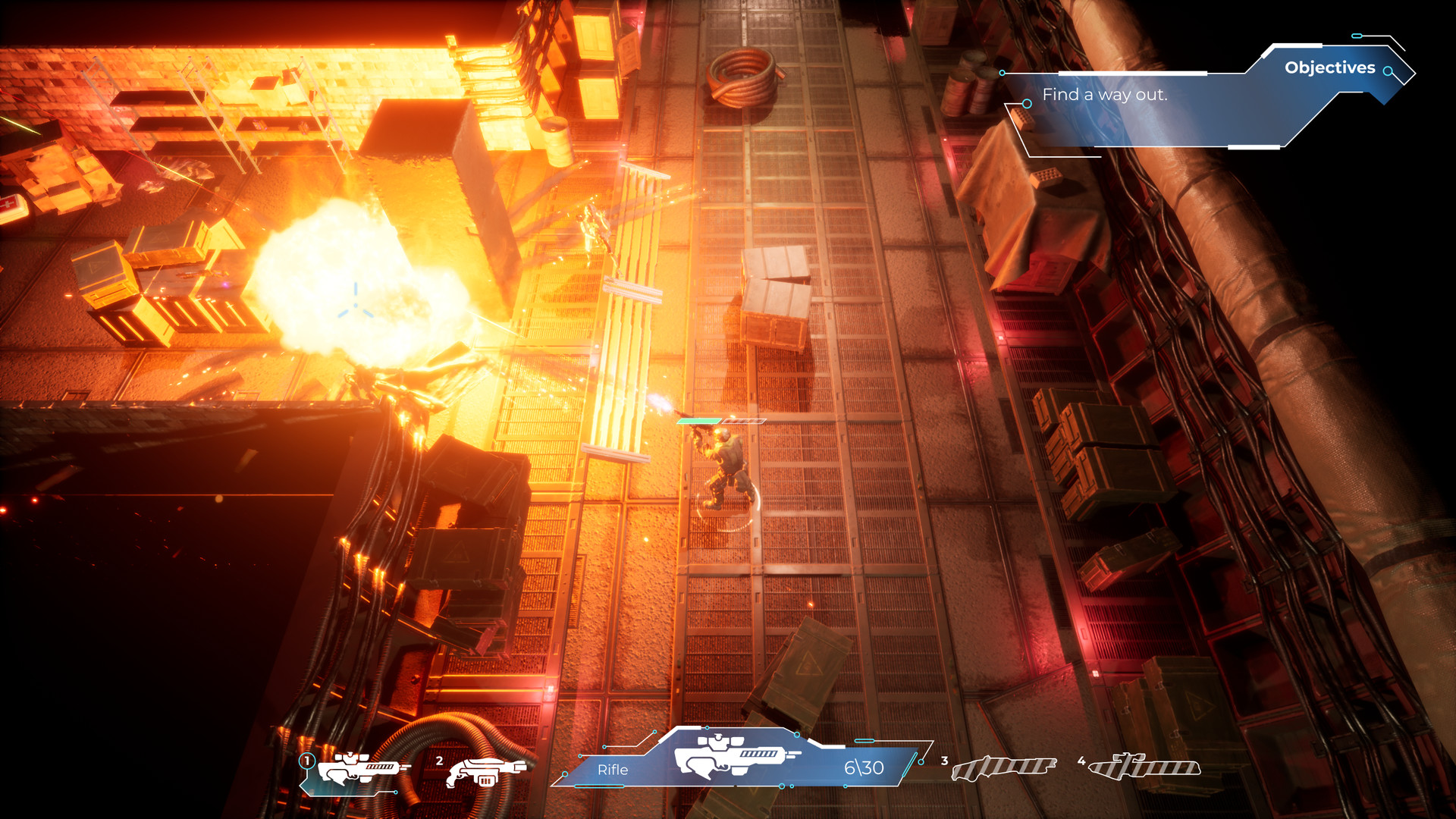1456x819 pixels.
Task: Click the number 2 weapon slot label
Action: click(x=440, y=761)
